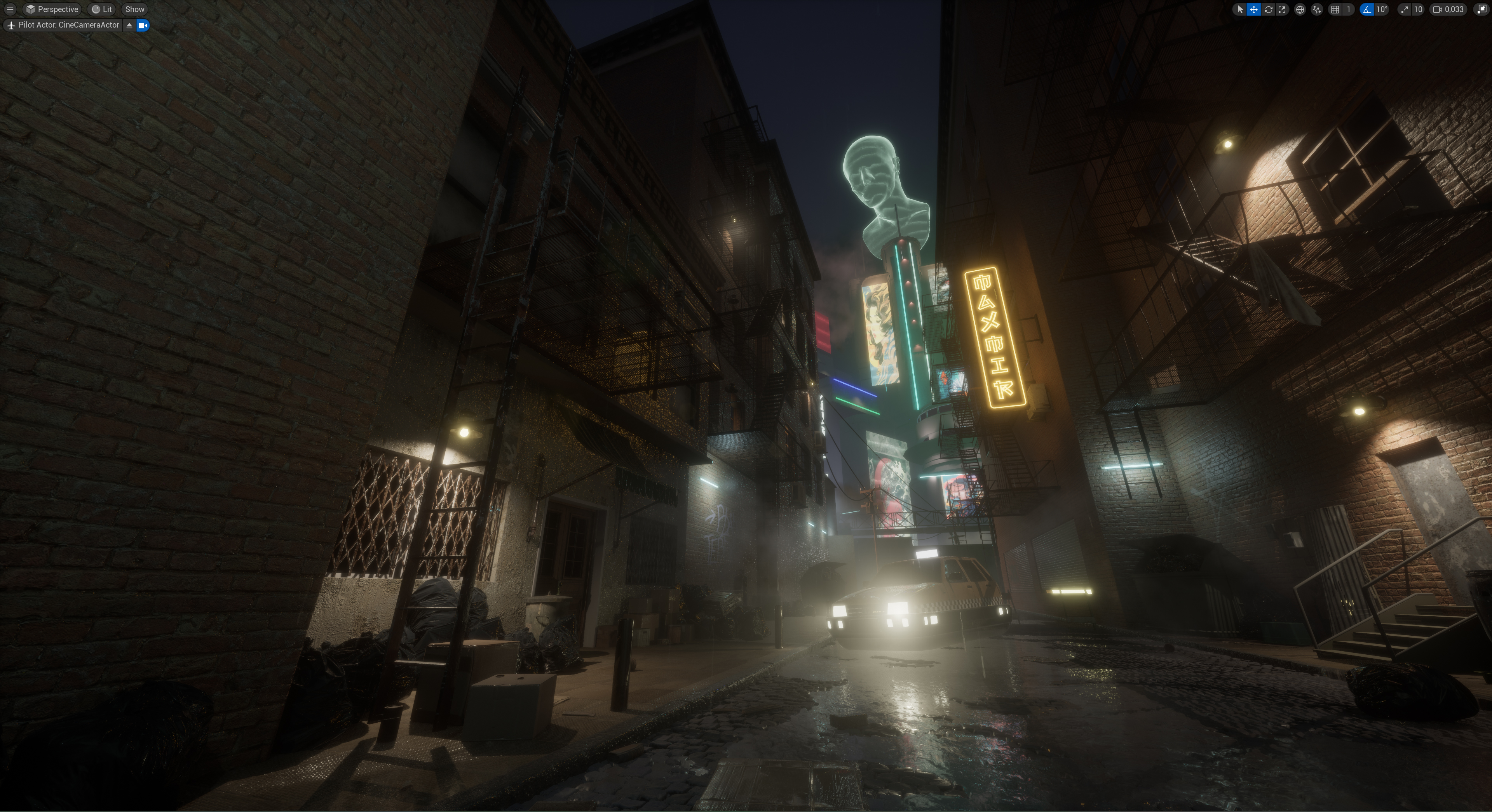This screenshot has width=1492, height=812.
Task: Open the Perspective view mode dropdown
Action: click(x=52, y=9)
